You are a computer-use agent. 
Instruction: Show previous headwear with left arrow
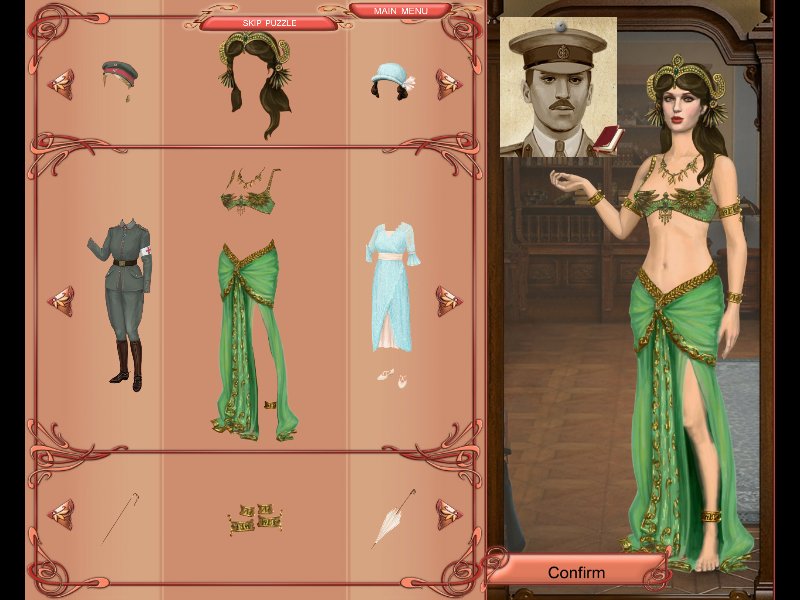pos(61,81)
